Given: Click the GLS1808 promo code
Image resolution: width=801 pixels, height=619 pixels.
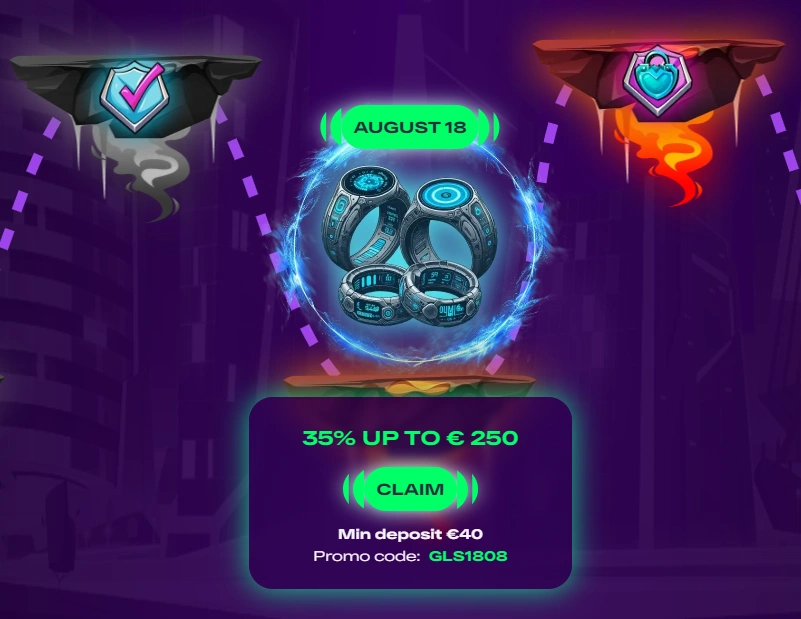Looking at the screenshot, I should click(469, 555).
